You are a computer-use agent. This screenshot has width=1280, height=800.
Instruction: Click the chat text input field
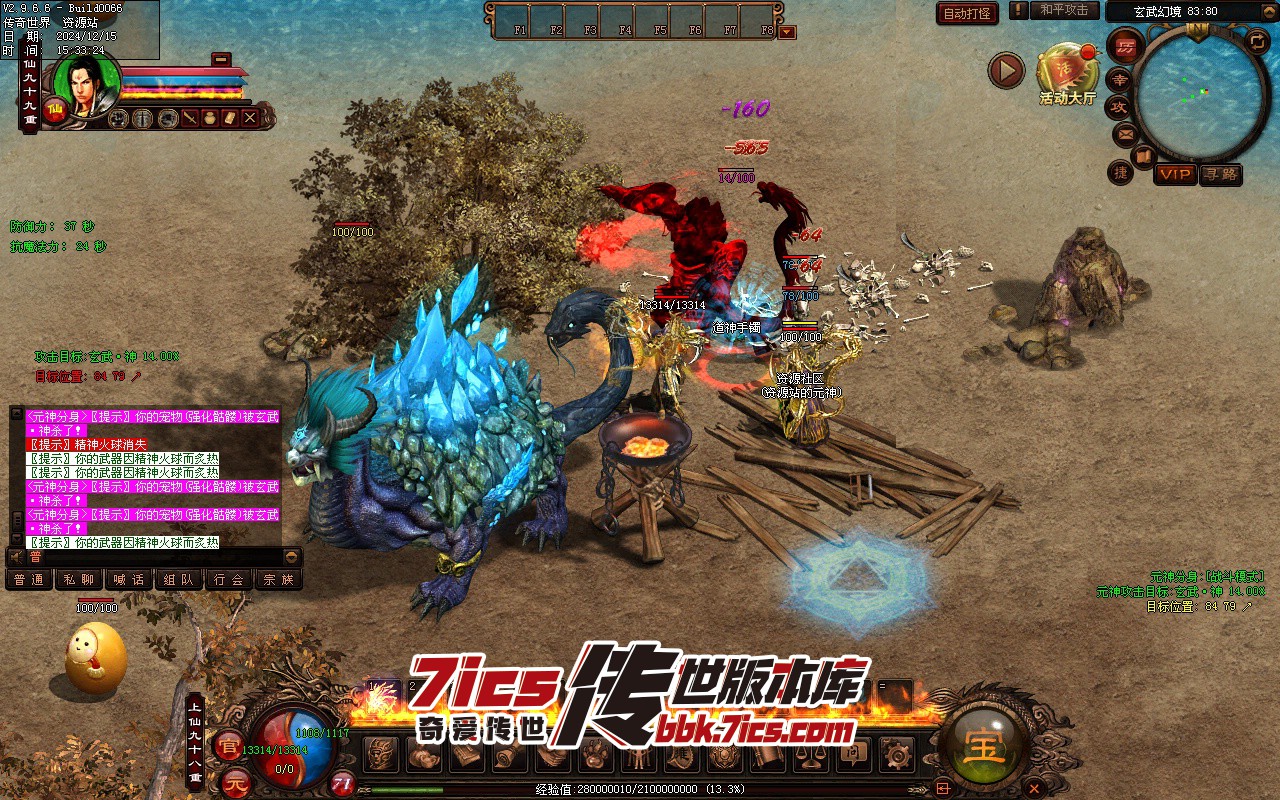click(x=150, y=557)
